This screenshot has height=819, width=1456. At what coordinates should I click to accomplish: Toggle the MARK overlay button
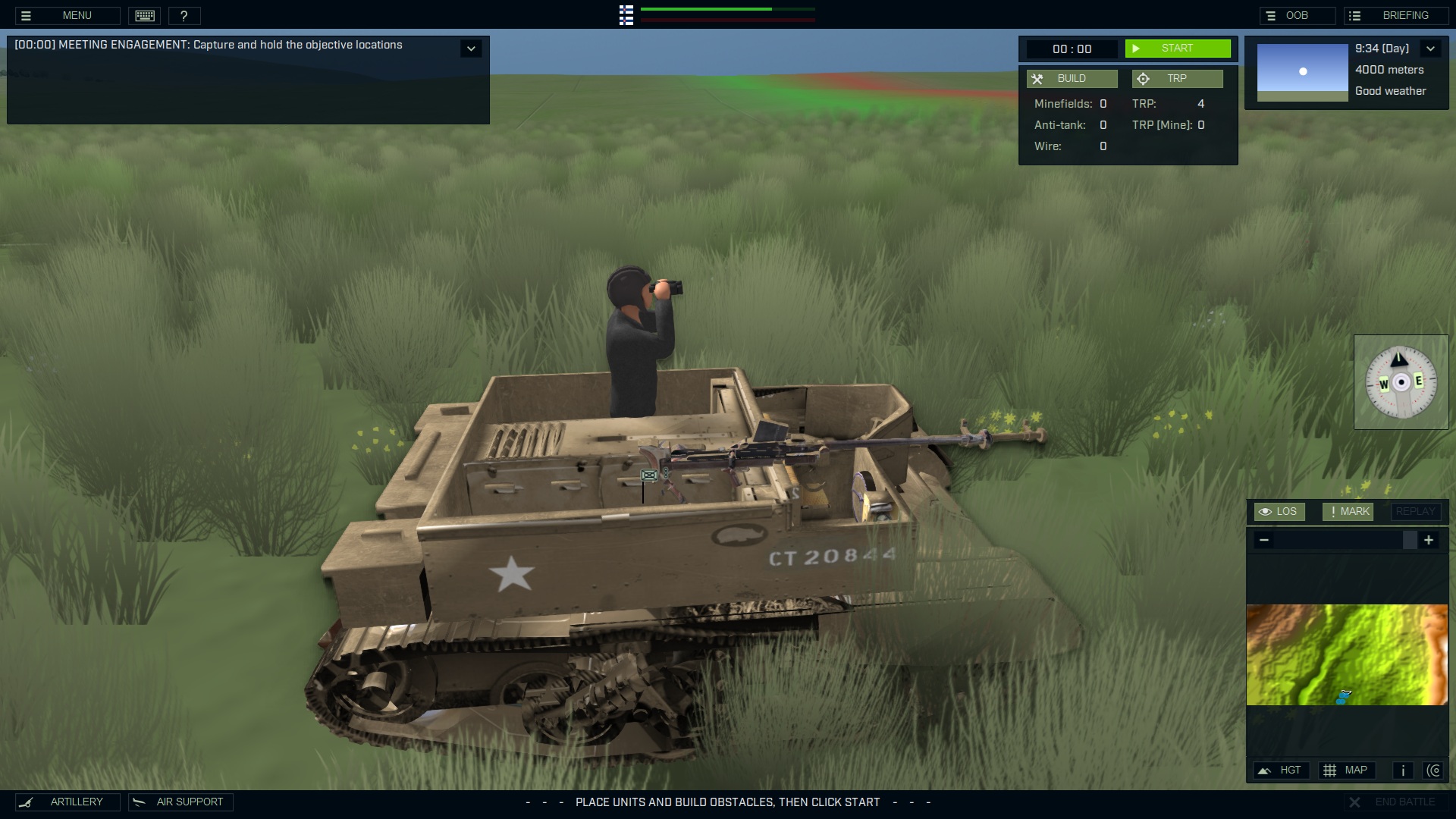pos(1347,511)
